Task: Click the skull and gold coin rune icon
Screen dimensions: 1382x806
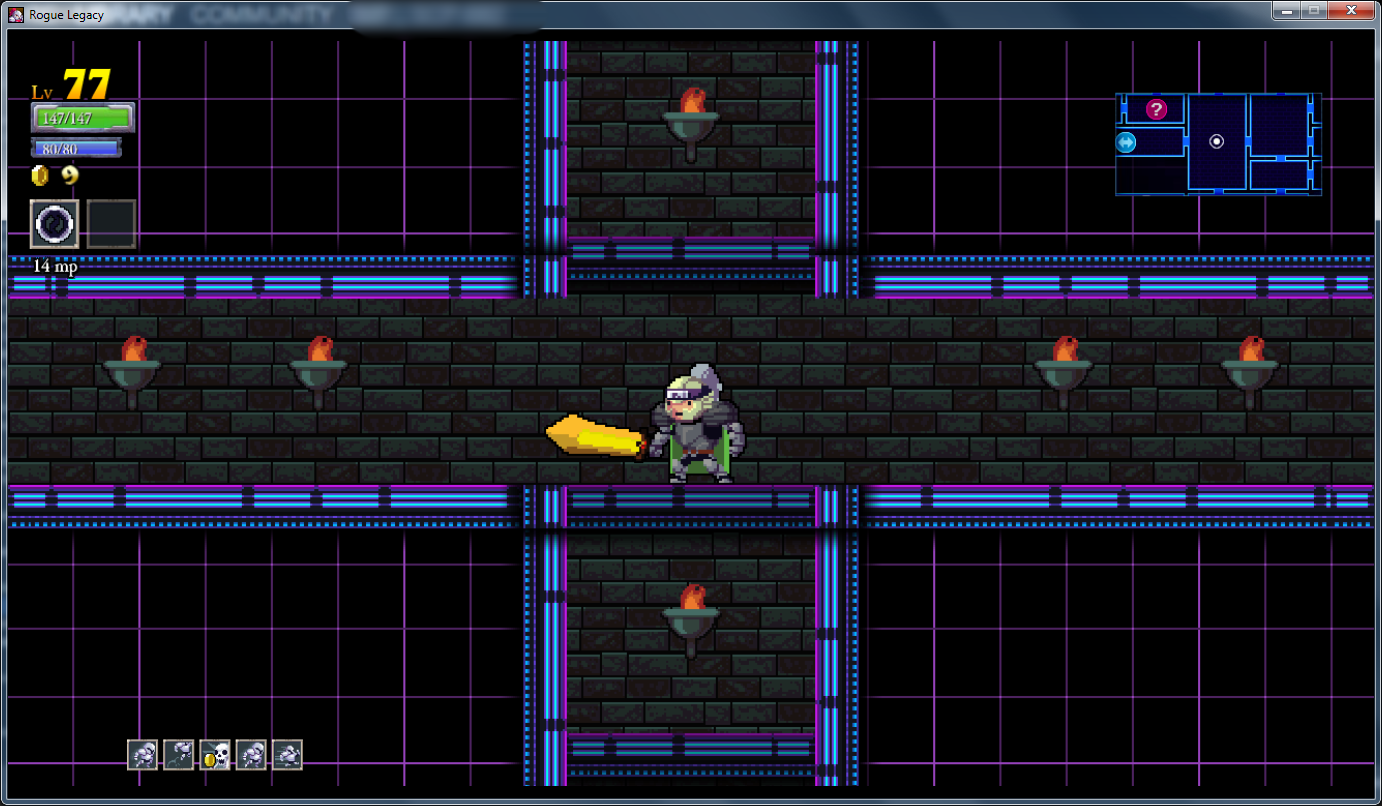Action: pos(215,755)
